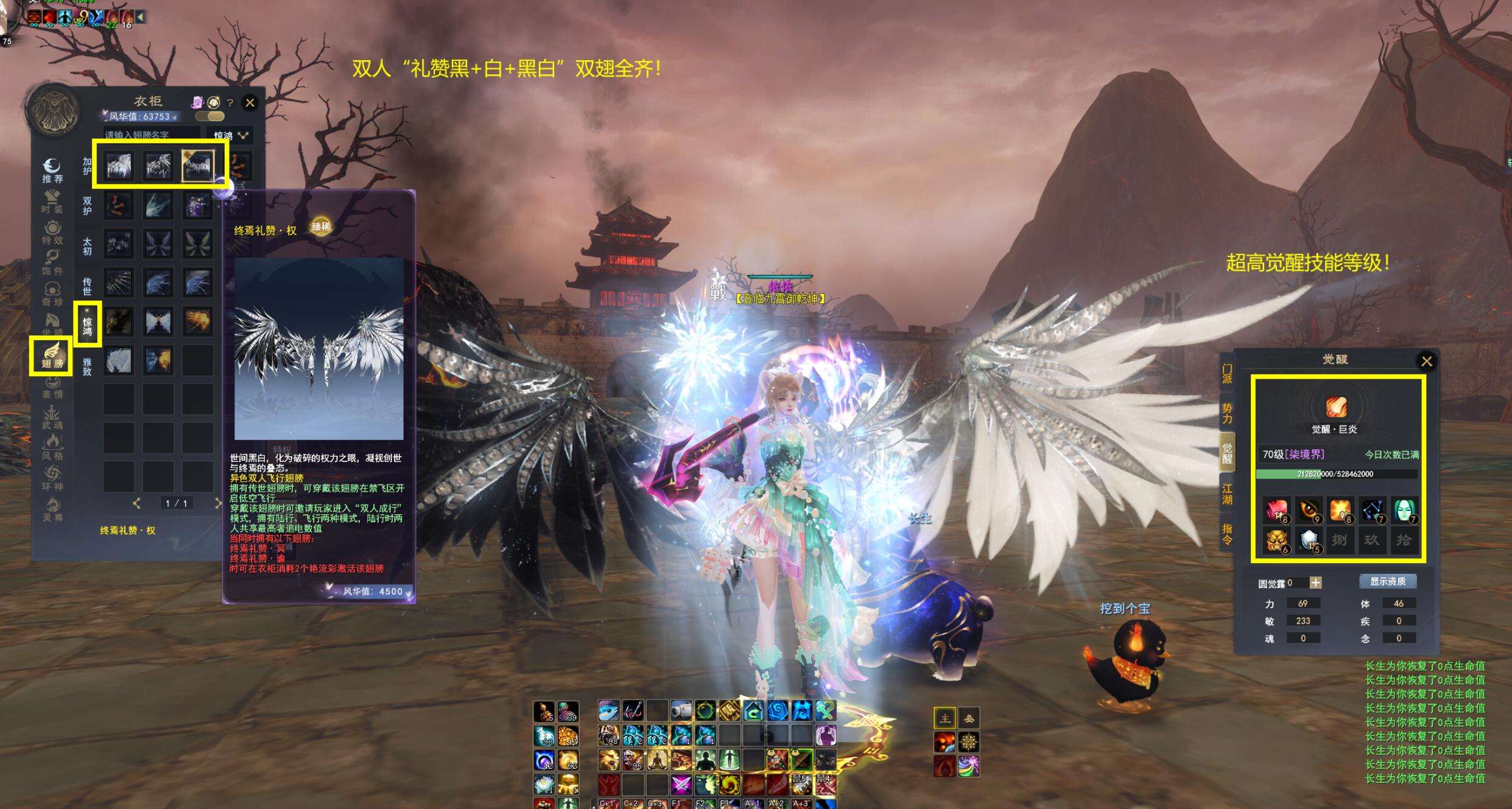
Task: Open the 惊鸿 filter dropdown
Action: [x=231, y=135]
